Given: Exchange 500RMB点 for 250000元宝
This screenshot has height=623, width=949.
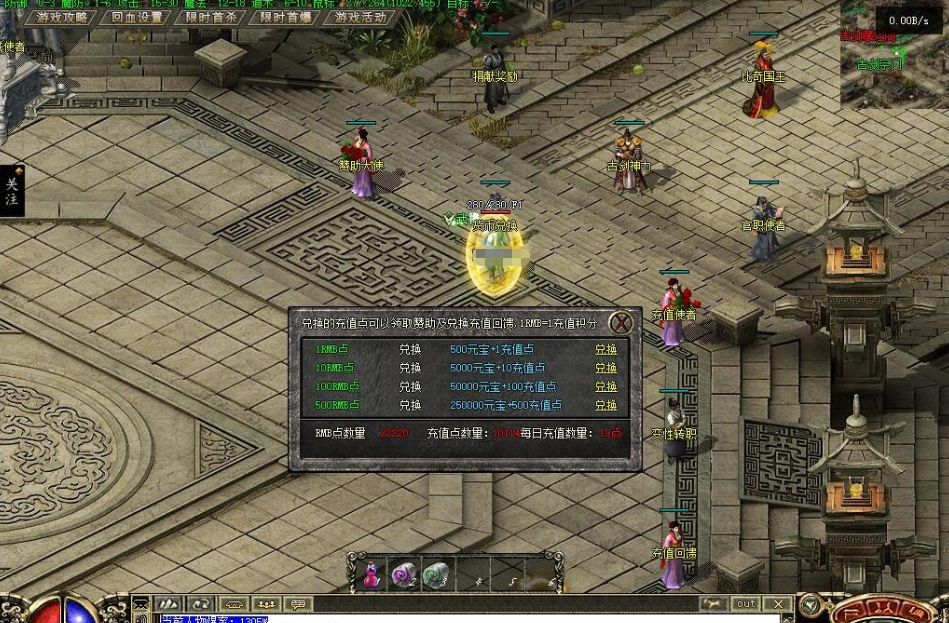Looking at the screenshot, I should coord(606,406).
